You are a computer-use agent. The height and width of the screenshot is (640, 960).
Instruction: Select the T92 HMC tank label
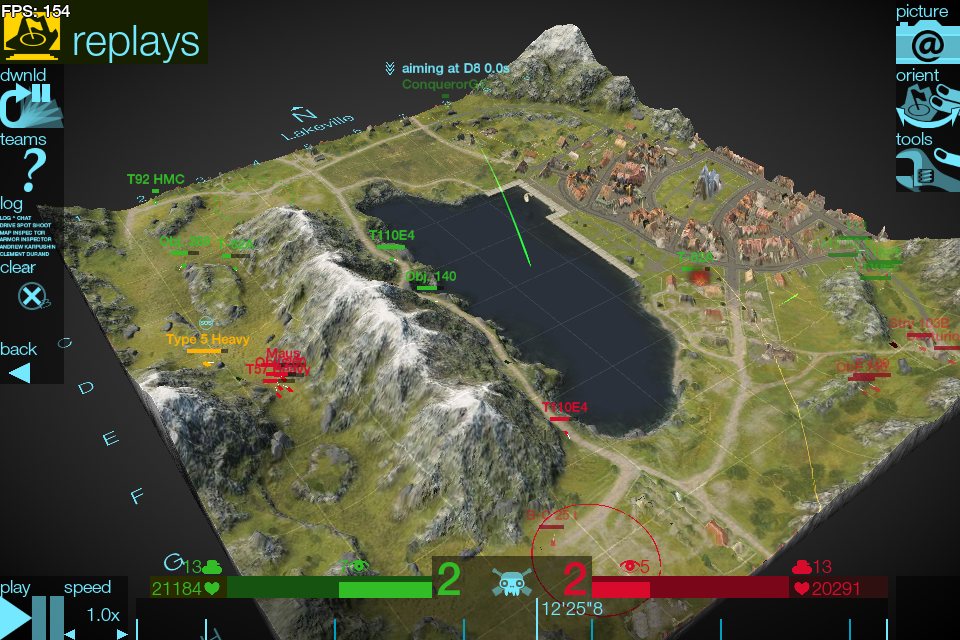[155, 180]
